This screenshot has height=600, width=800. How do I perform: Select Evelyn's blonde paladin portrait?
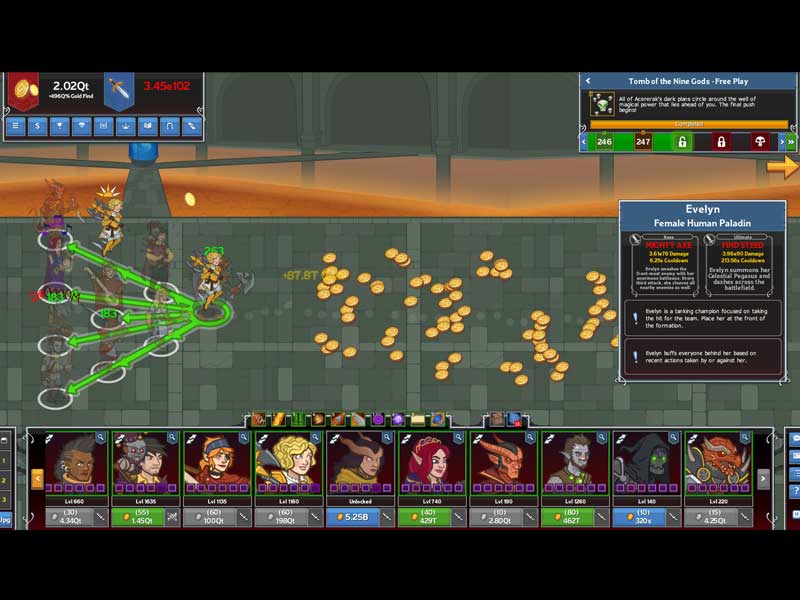[x=283, y=461]
